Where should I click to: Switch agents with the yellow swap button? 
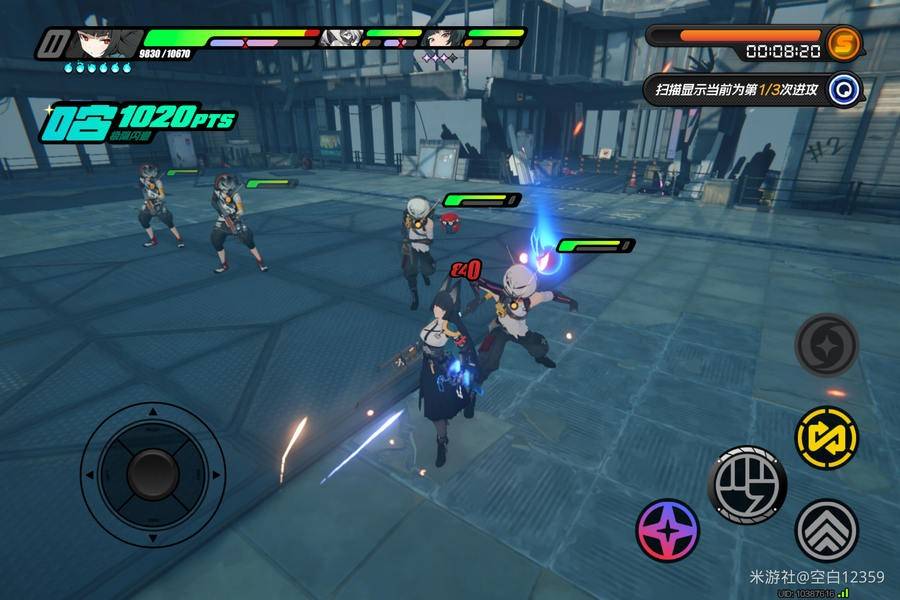pyautogui.click(x=827, y=437)
